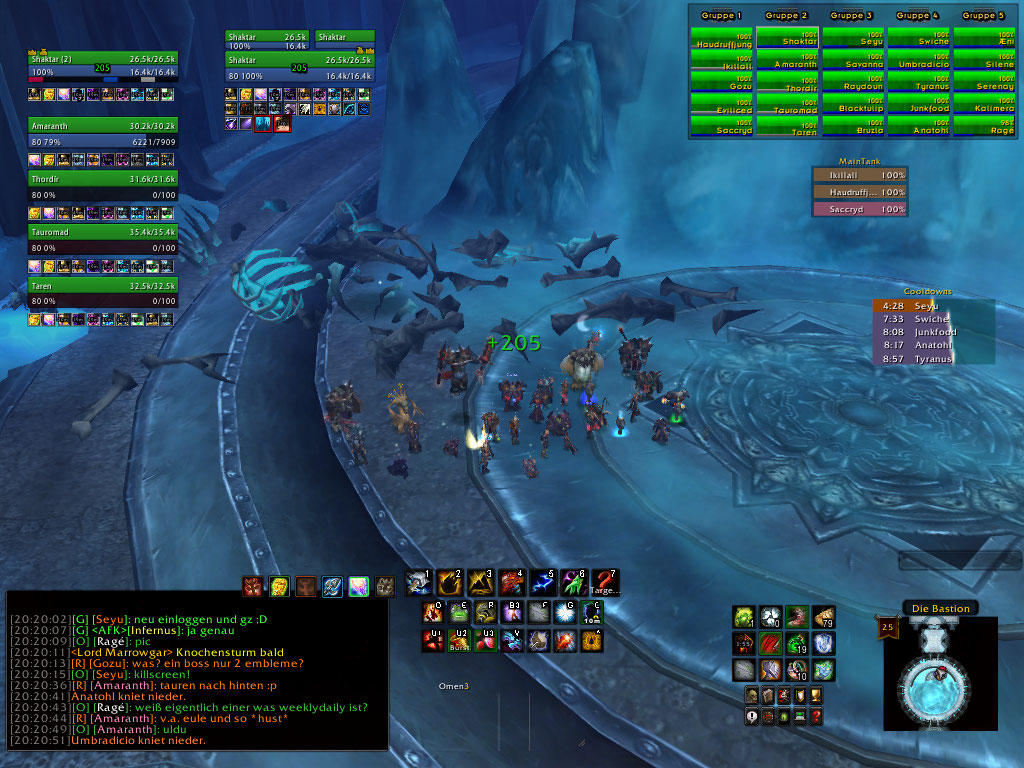The image size is (1024, 768).
Task: Select Shaktar in the Gruppe 2 raid frame
Action: pos(786,37)
